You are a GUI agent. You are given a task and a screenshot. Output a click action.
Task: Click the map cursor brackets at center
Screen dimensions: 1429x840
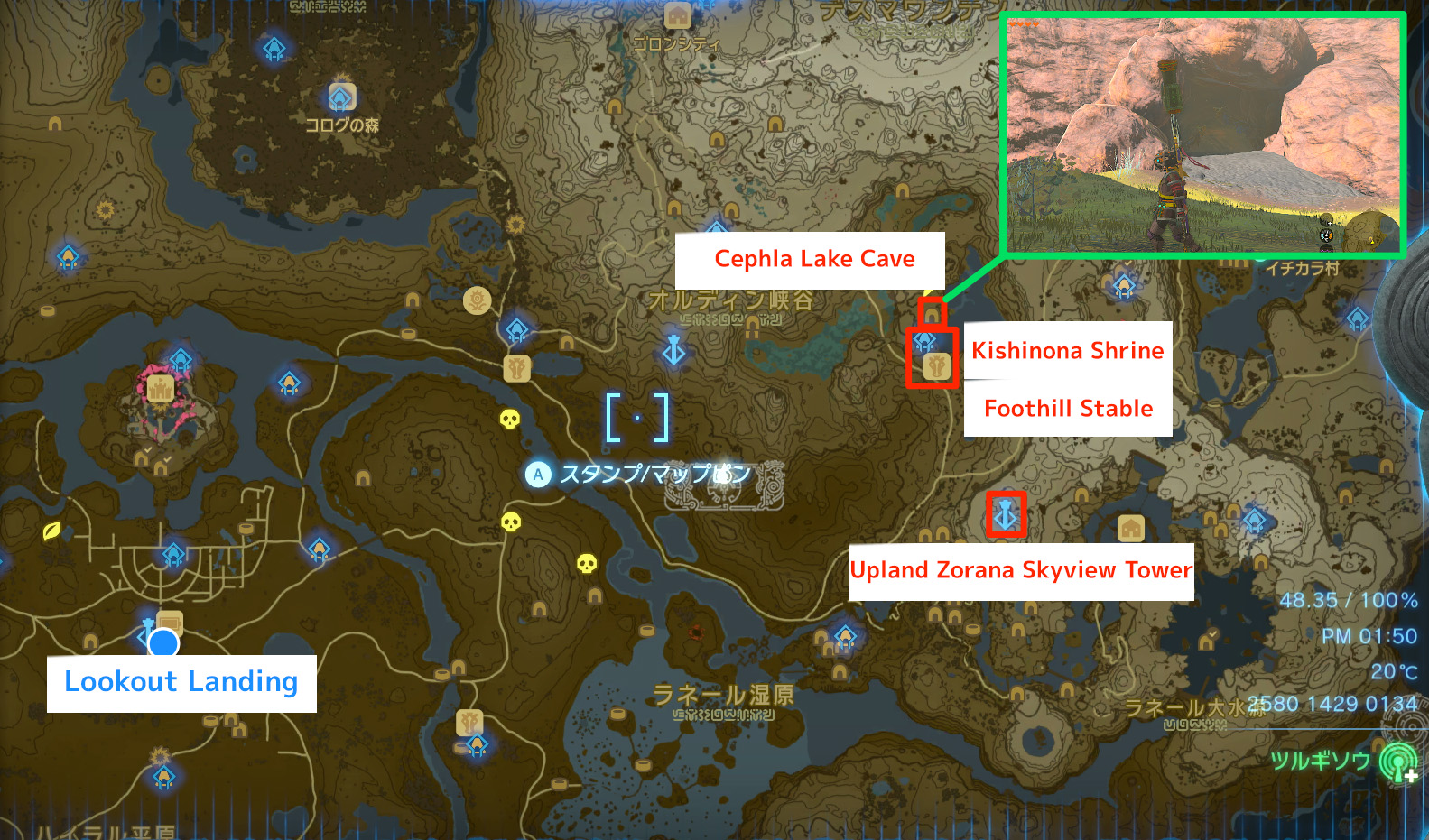click(638, 415)
